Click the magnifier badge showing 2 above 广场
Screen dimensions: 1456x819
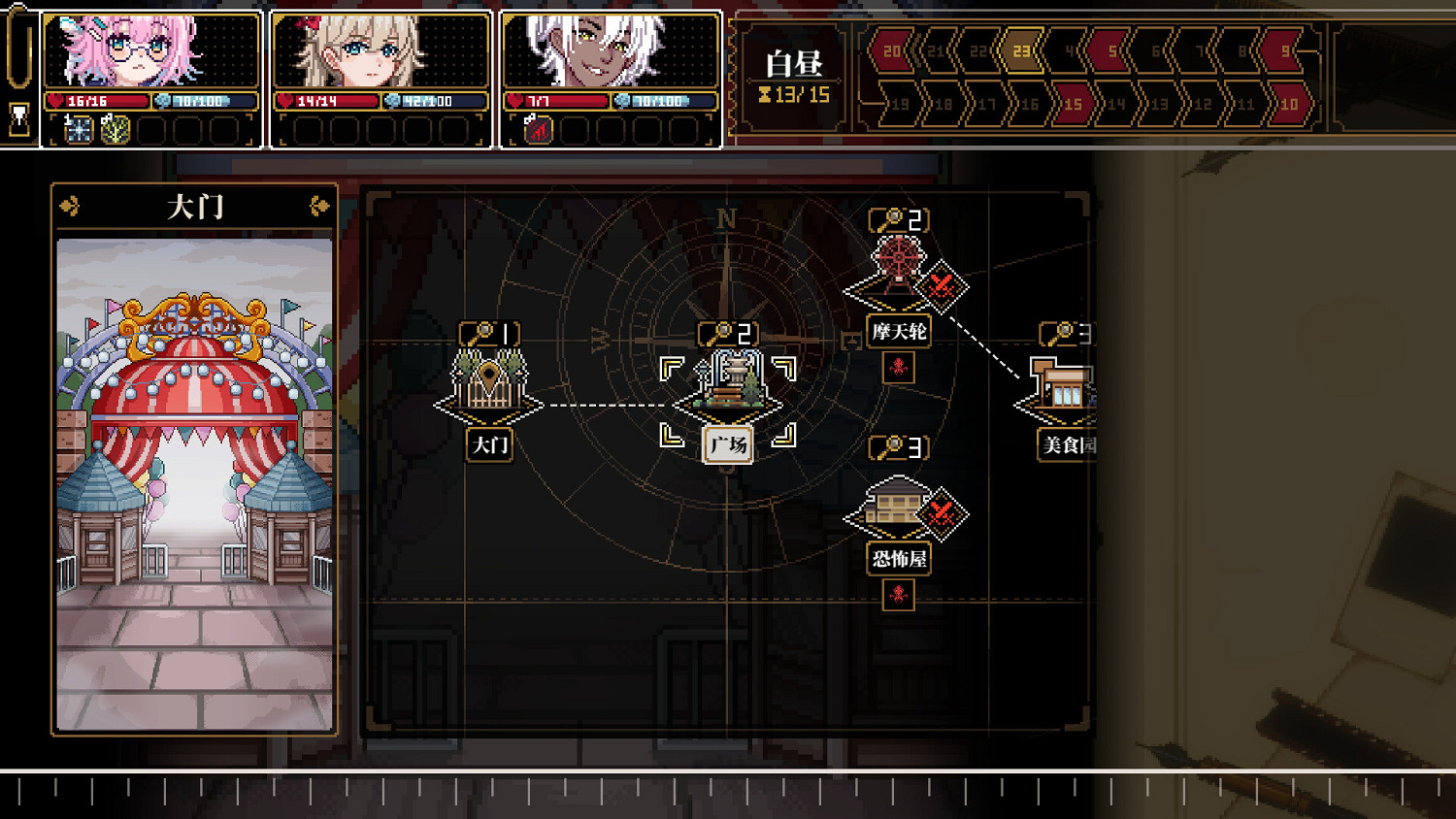727,332
